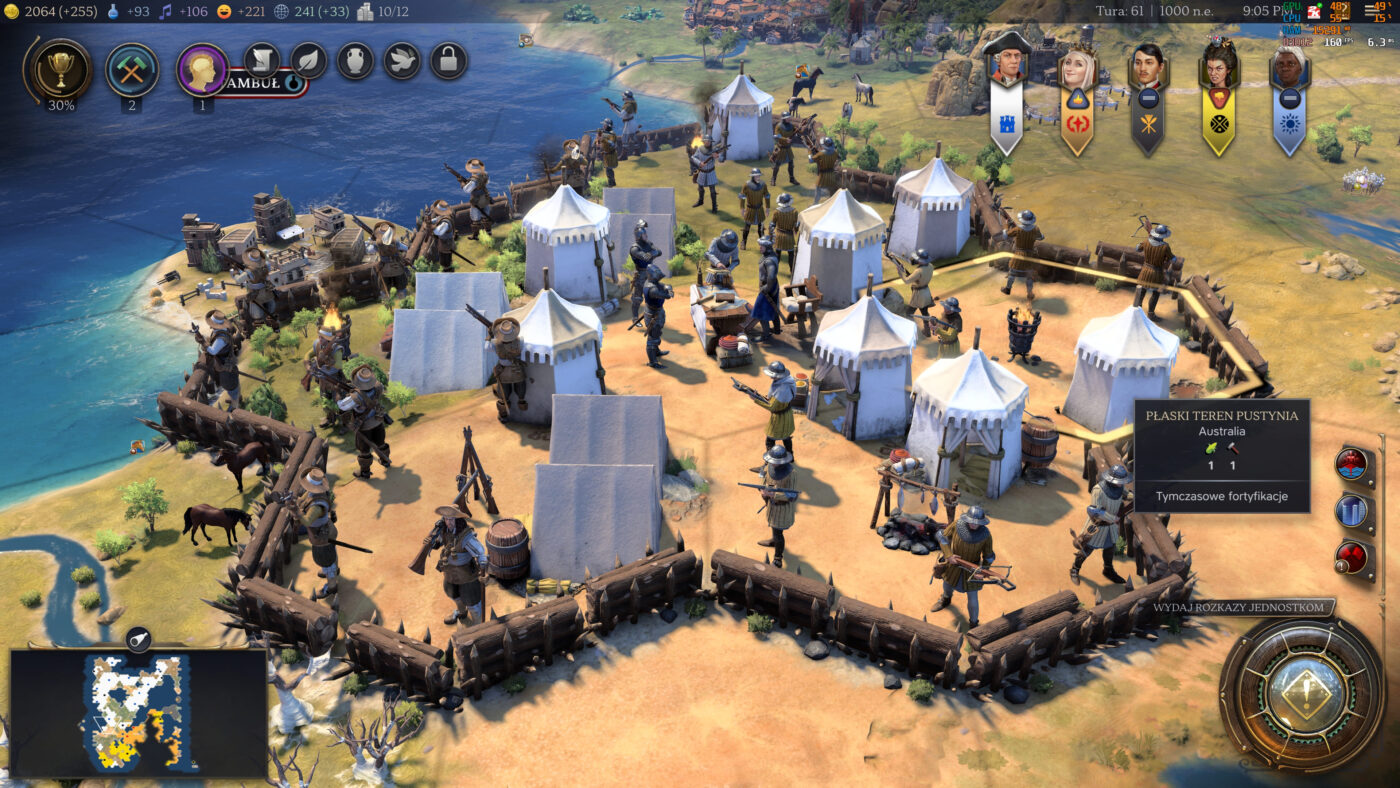Screen dimensions: 1400x788
Task: Open the gold head leader panel
Action: (203, 68)
